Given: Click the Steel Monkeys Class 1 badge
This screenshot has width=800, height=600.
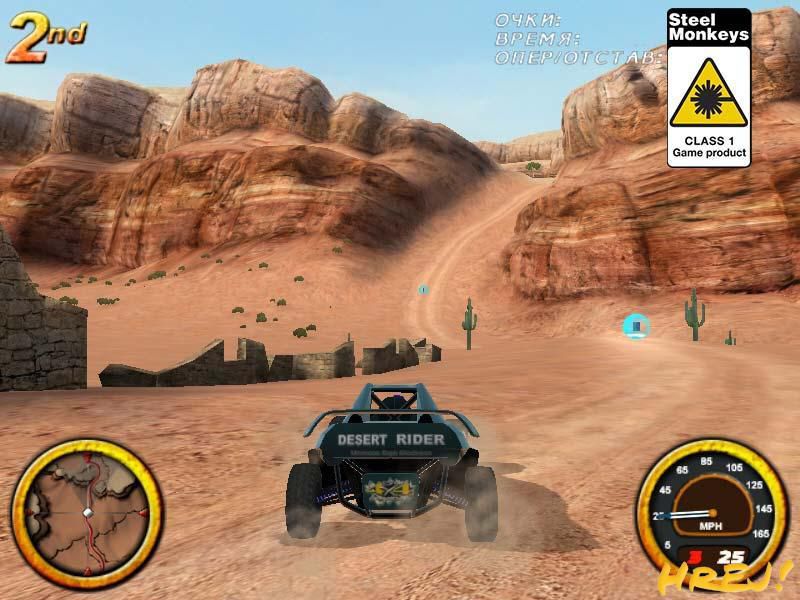Looking at the screenshot, I should click(708, 87).
